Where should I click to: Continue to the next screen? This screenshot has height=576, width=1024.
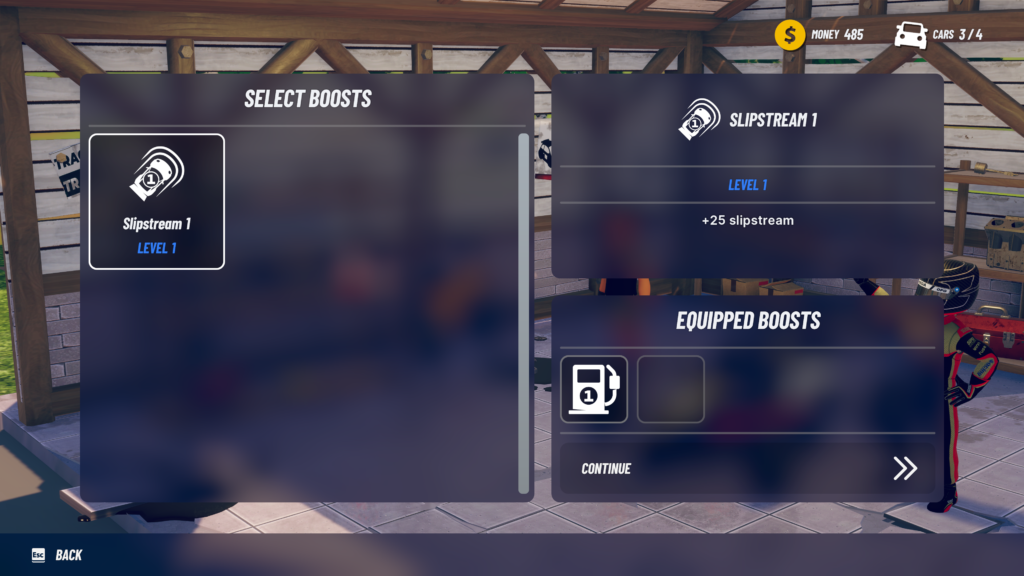[747, 468]
